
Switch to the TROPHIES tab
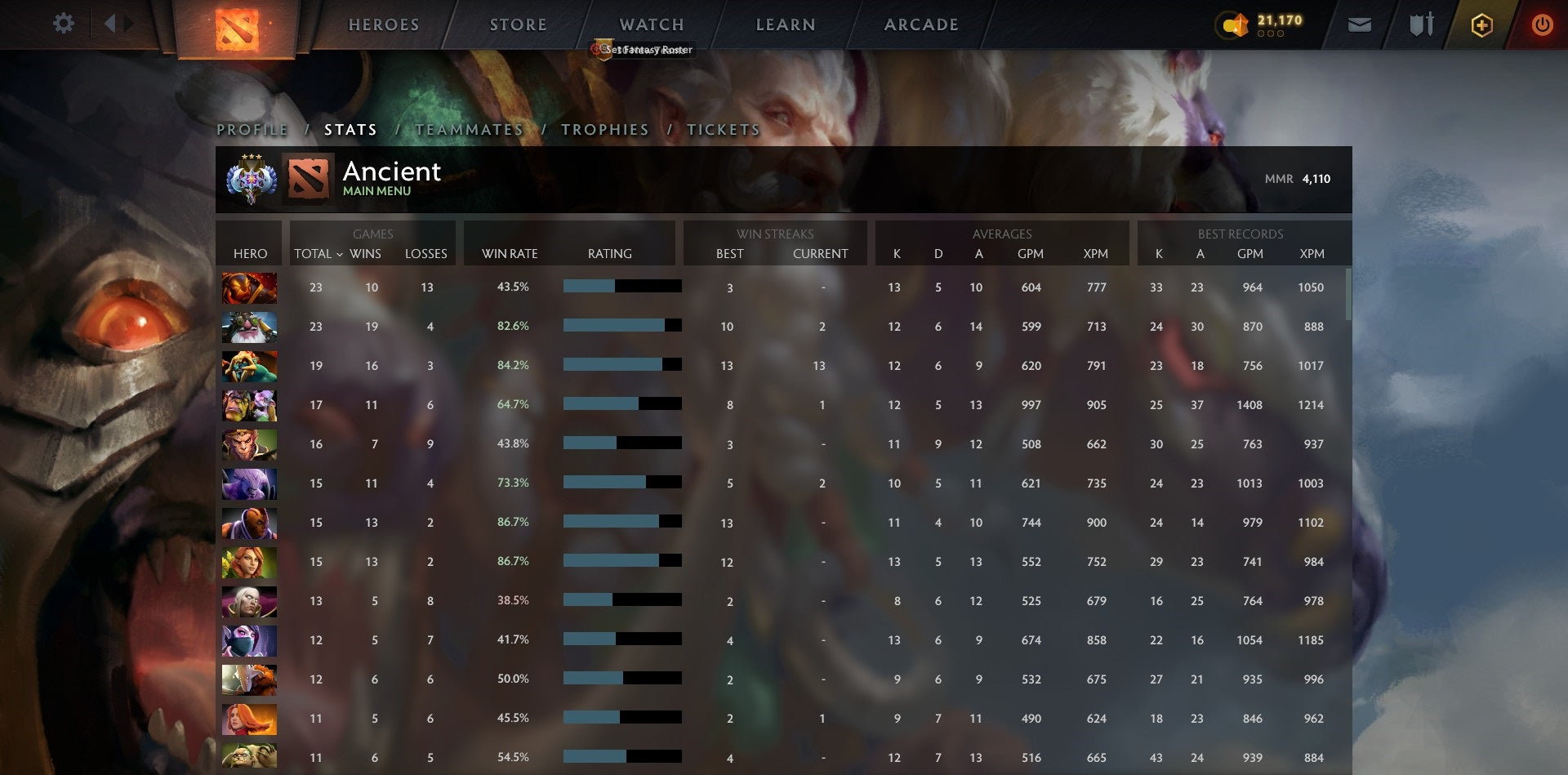(x=604, y=129)
